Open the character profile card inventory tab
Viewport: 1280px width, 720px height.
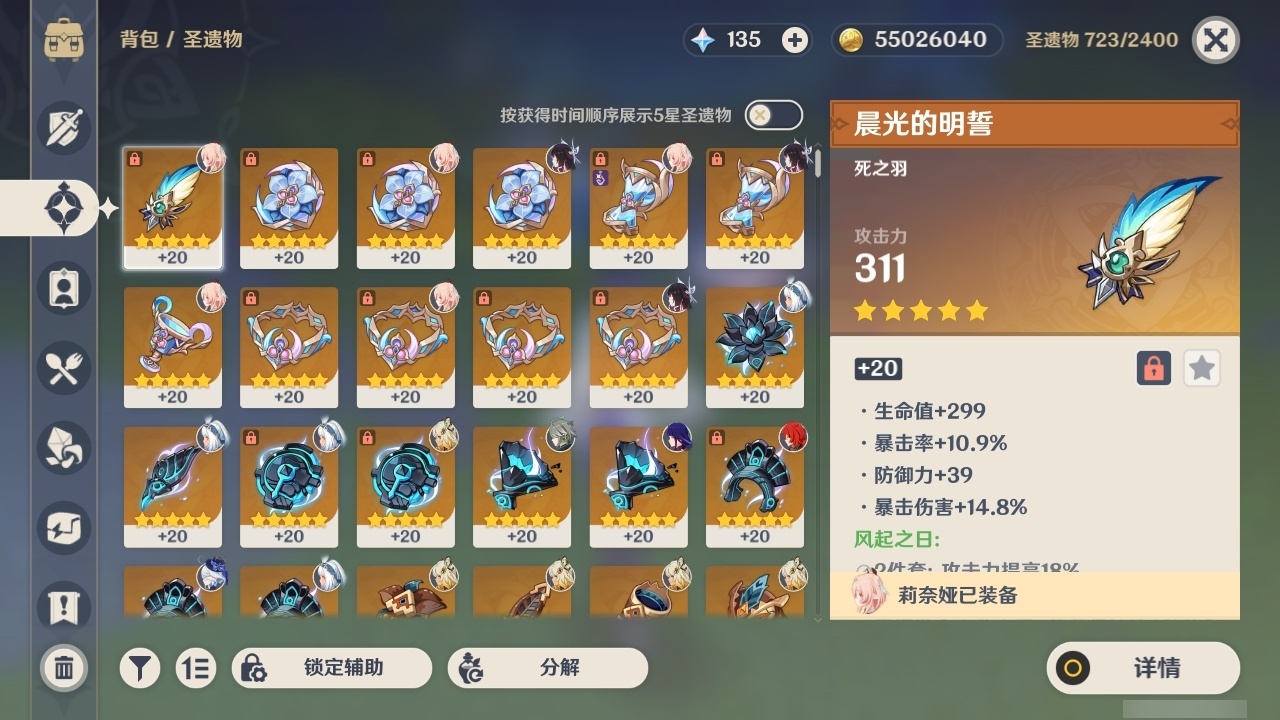[x=62, y=288]
